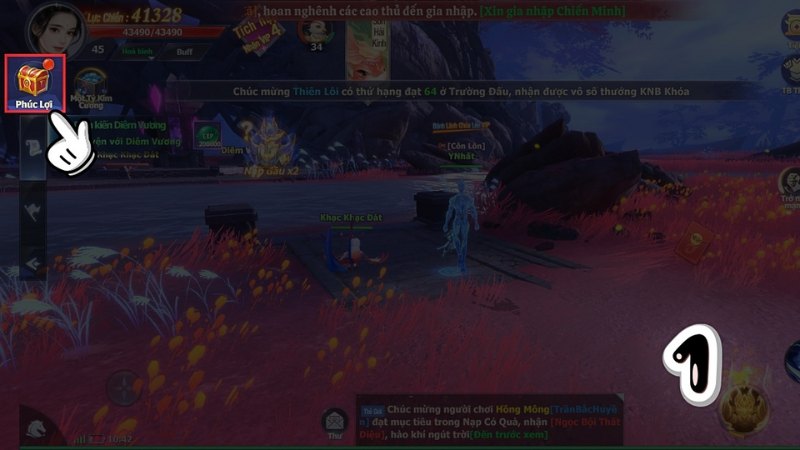Open the Phúc Lợi treasure chest menu
Screen dimensions: 800x450
(36, 84)
